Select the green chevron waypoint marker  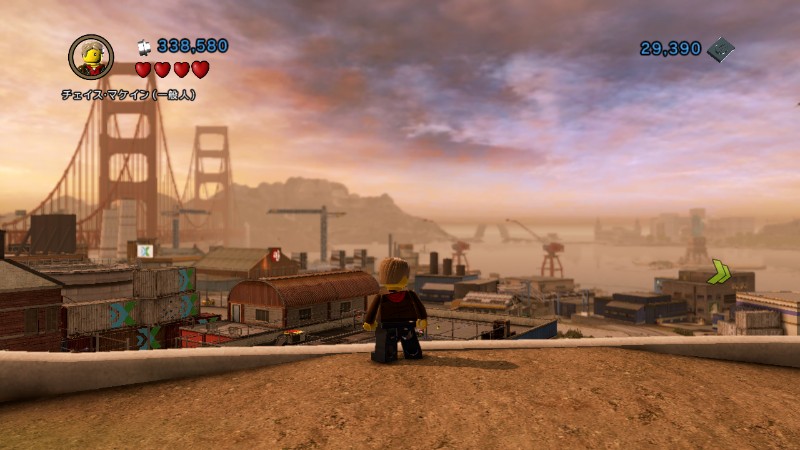(x=719, y=272)
